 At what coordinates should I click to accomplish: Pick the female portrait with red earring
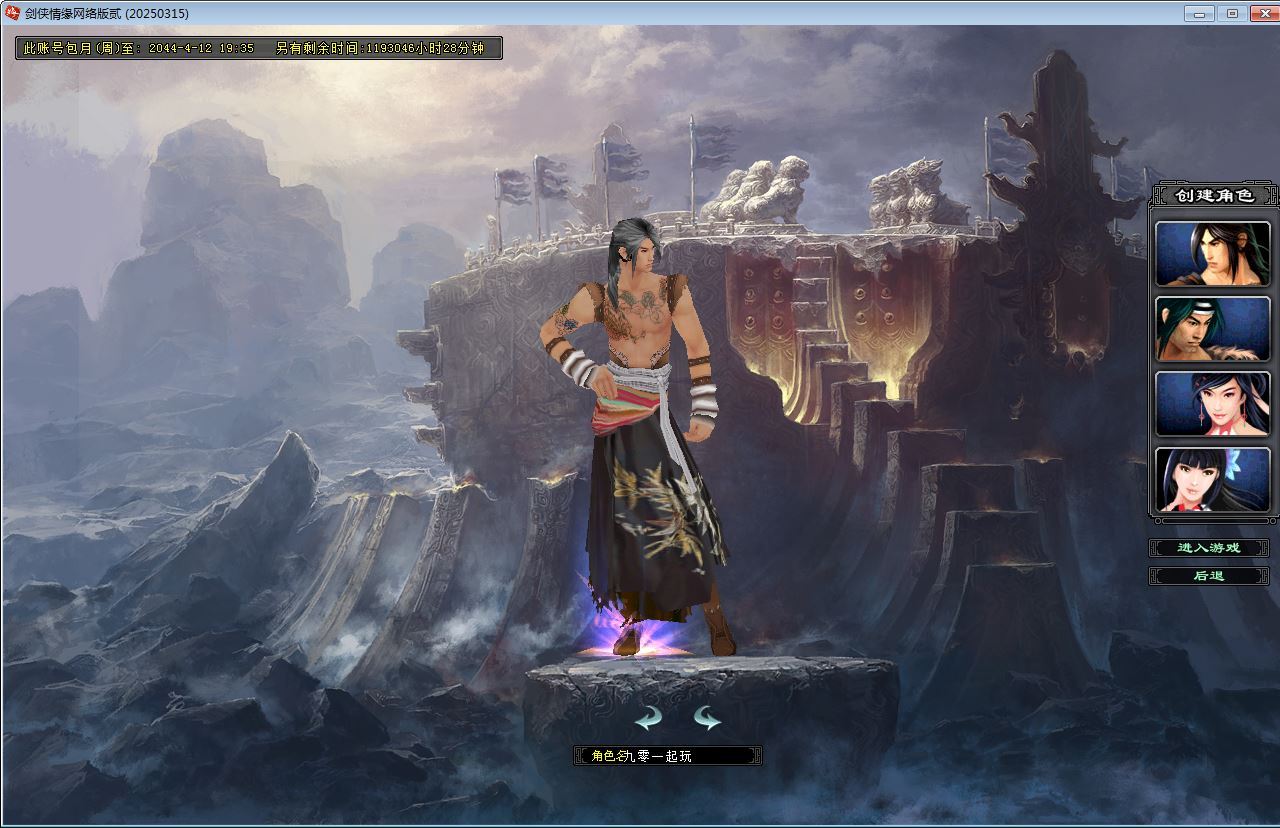pos(1212,404)
